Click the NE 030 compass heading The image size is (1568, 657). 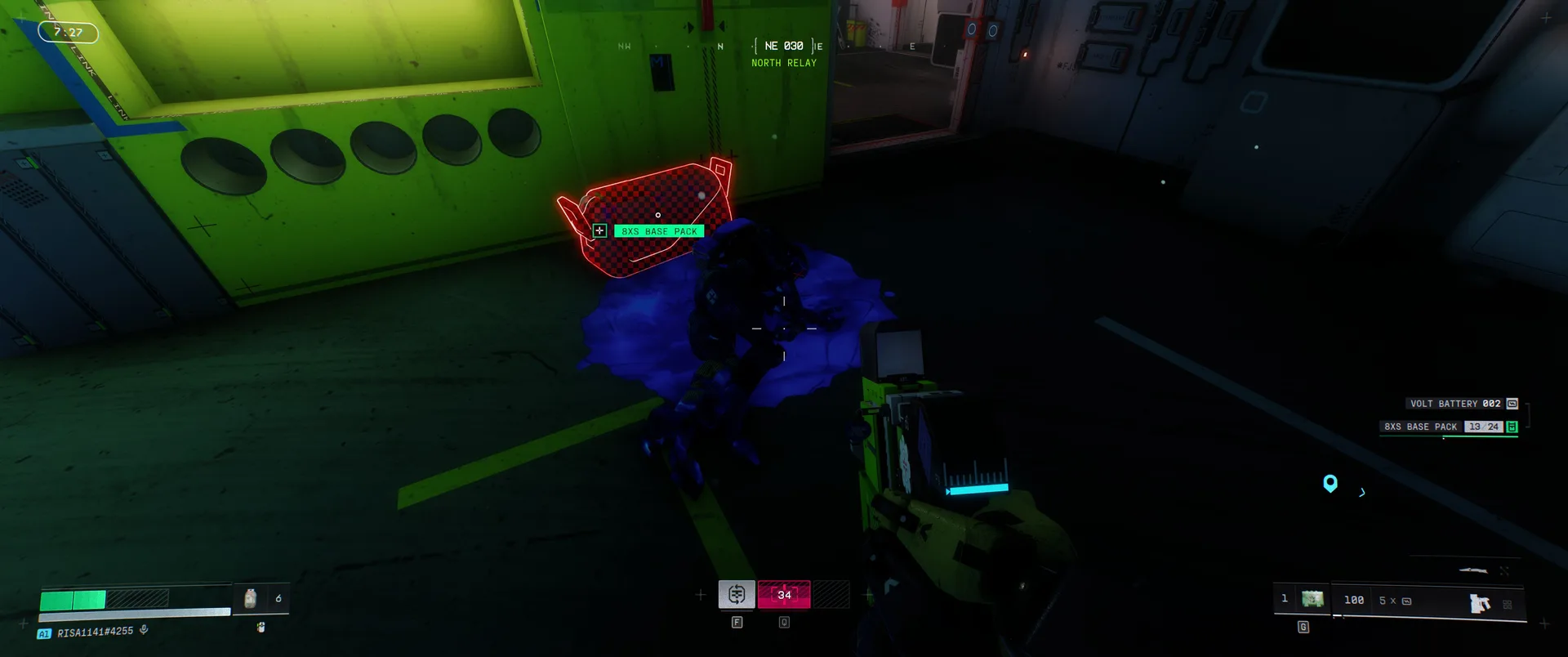tap(784, 47)
